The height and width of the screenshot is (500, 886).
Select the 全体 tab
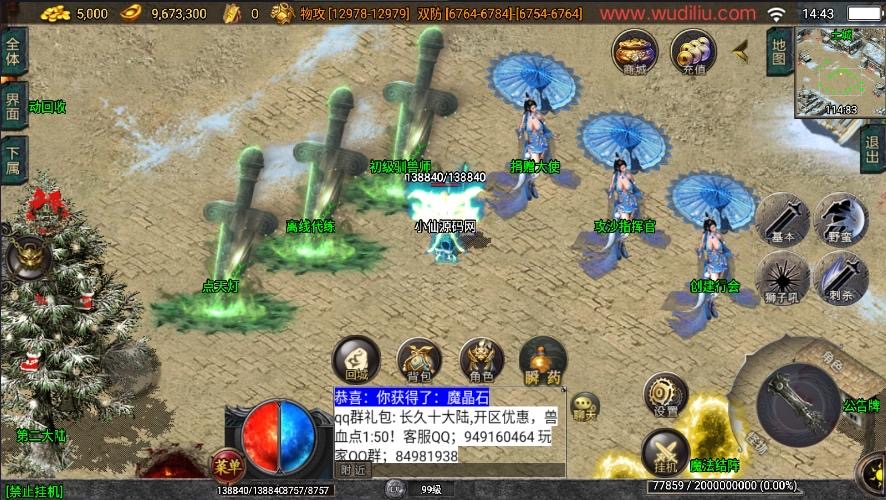(13, 50)
